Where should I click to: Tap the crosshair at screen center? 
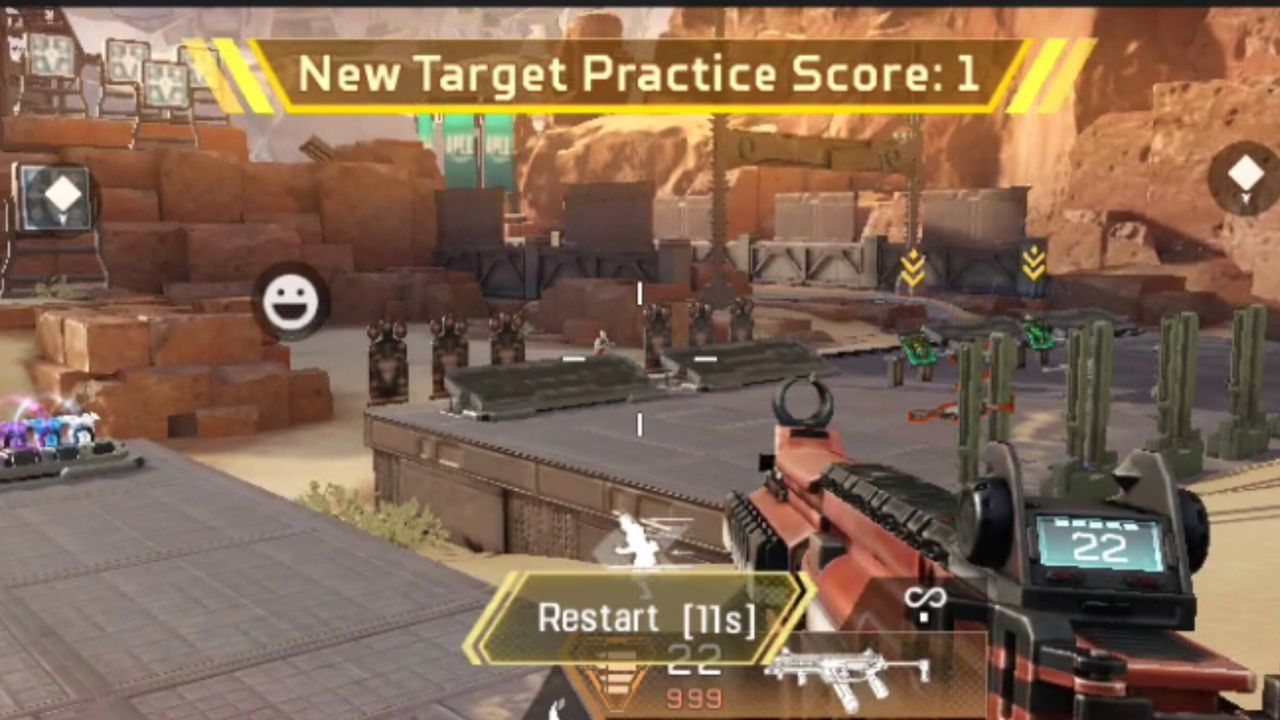[638, 358]
